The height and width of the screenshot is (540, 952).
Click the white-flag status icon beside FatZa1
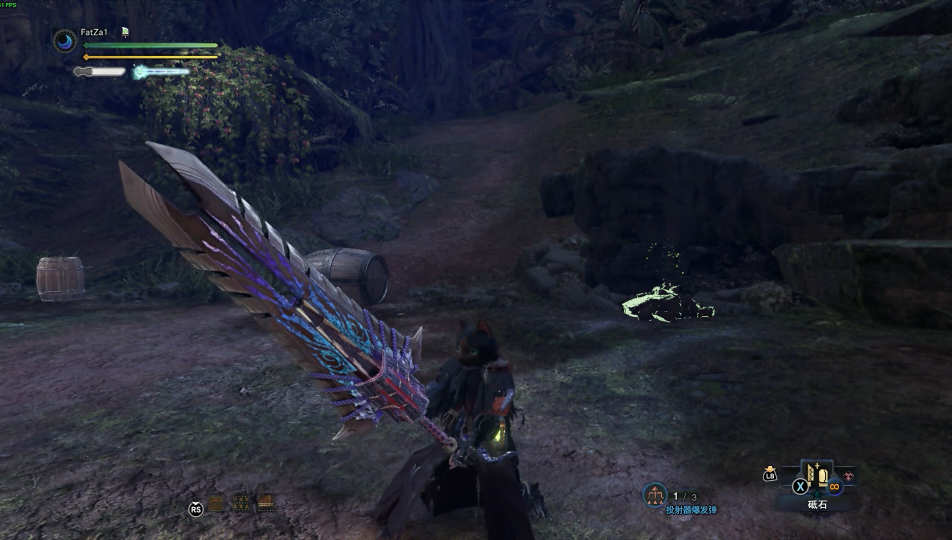click(125, 32)
